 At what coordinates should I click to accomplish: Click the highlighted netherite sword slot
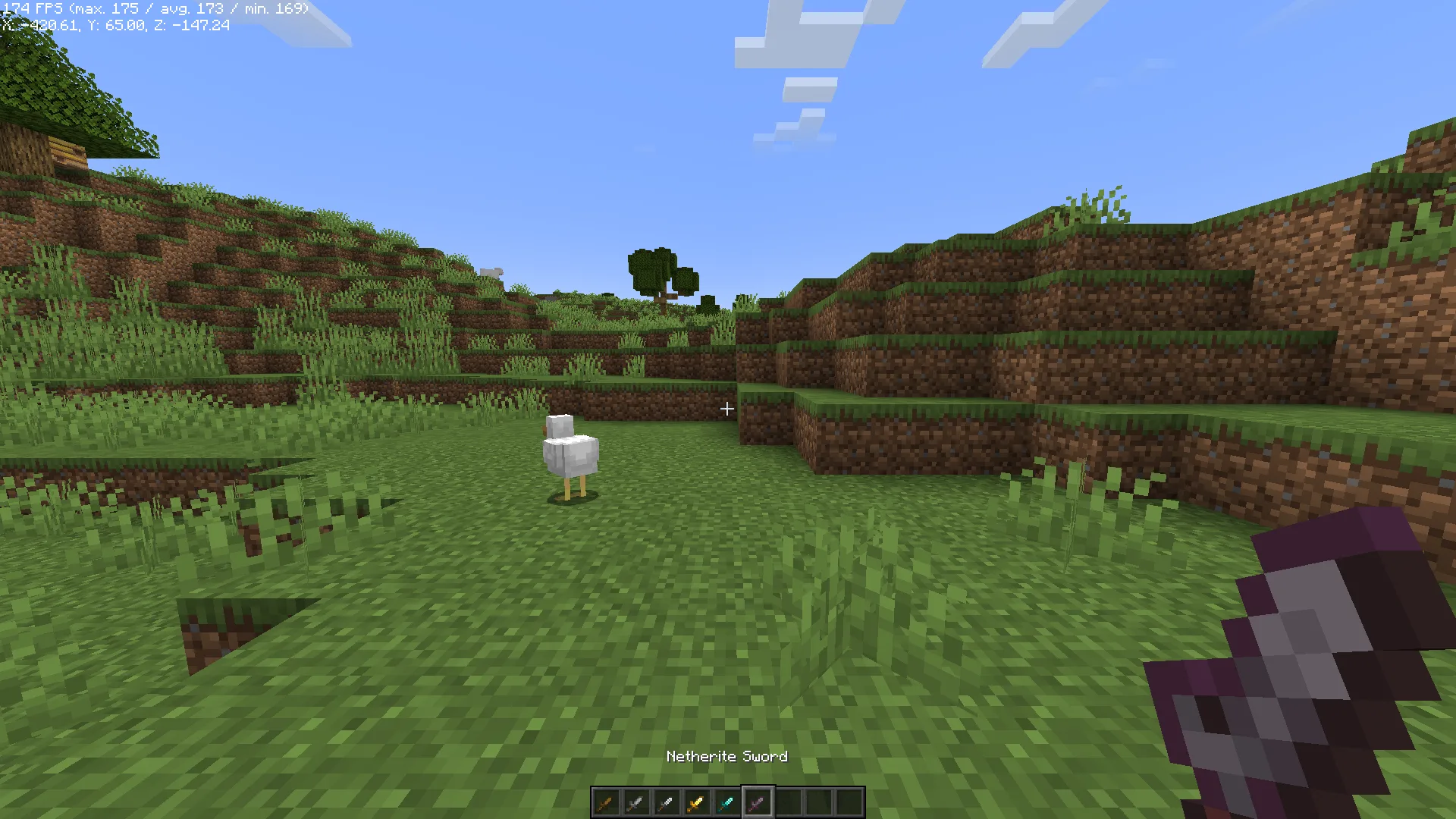[758, 802]
